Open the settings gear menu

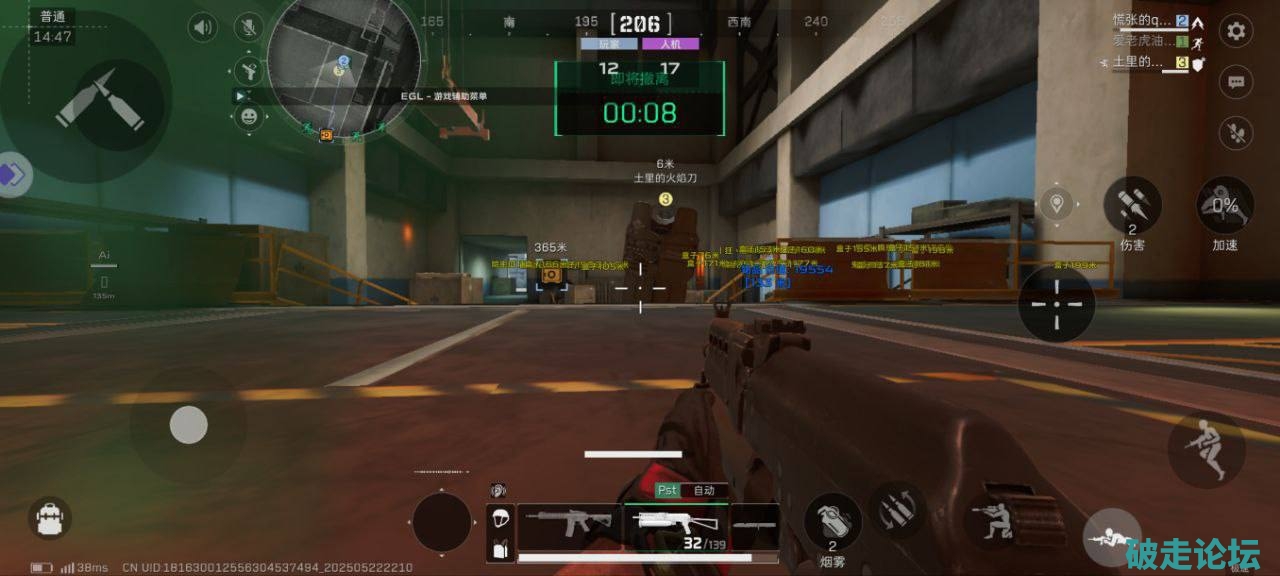click(x=1236, y=31)
